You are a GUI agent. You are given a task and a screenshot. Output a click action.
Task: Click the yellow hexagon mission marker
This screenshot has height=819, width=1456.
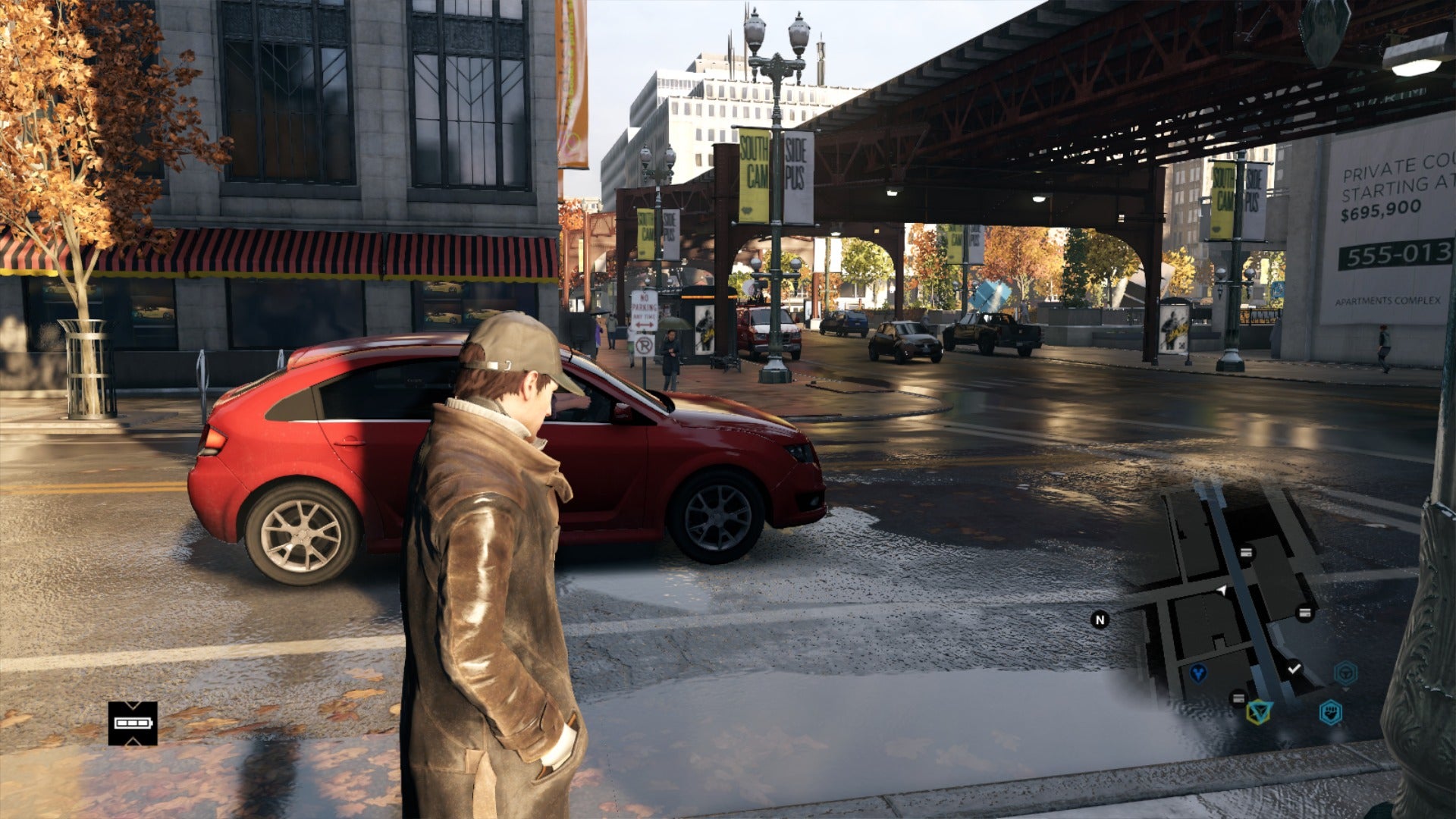1260,712
